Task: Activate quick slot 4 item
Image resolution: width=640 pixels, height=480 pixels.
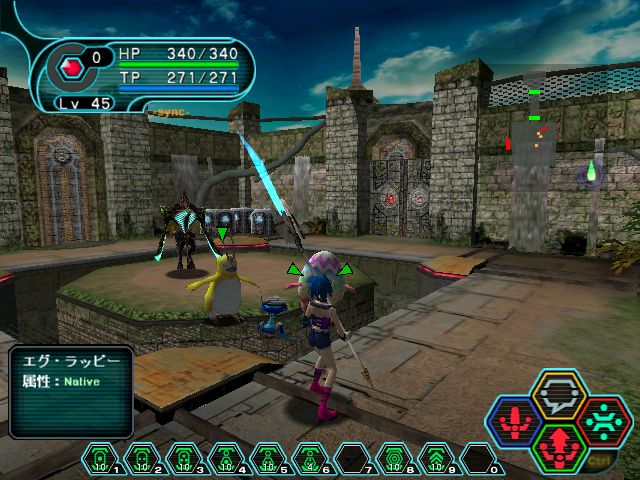Action: coord(226,458)
